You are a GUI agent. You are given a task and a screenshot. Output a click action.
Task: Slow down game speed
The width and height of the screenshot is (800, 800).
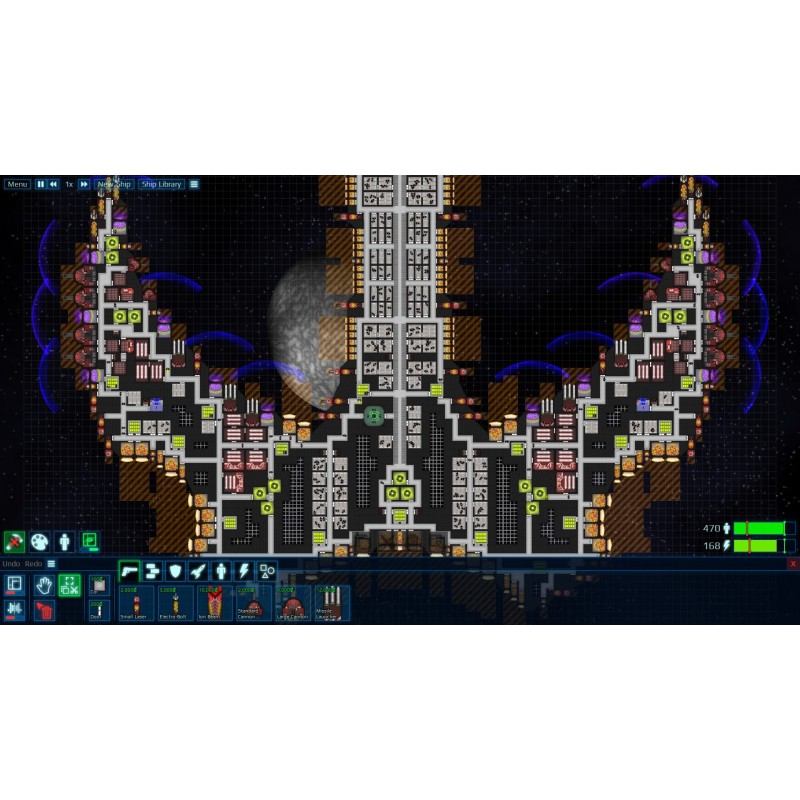54,184
